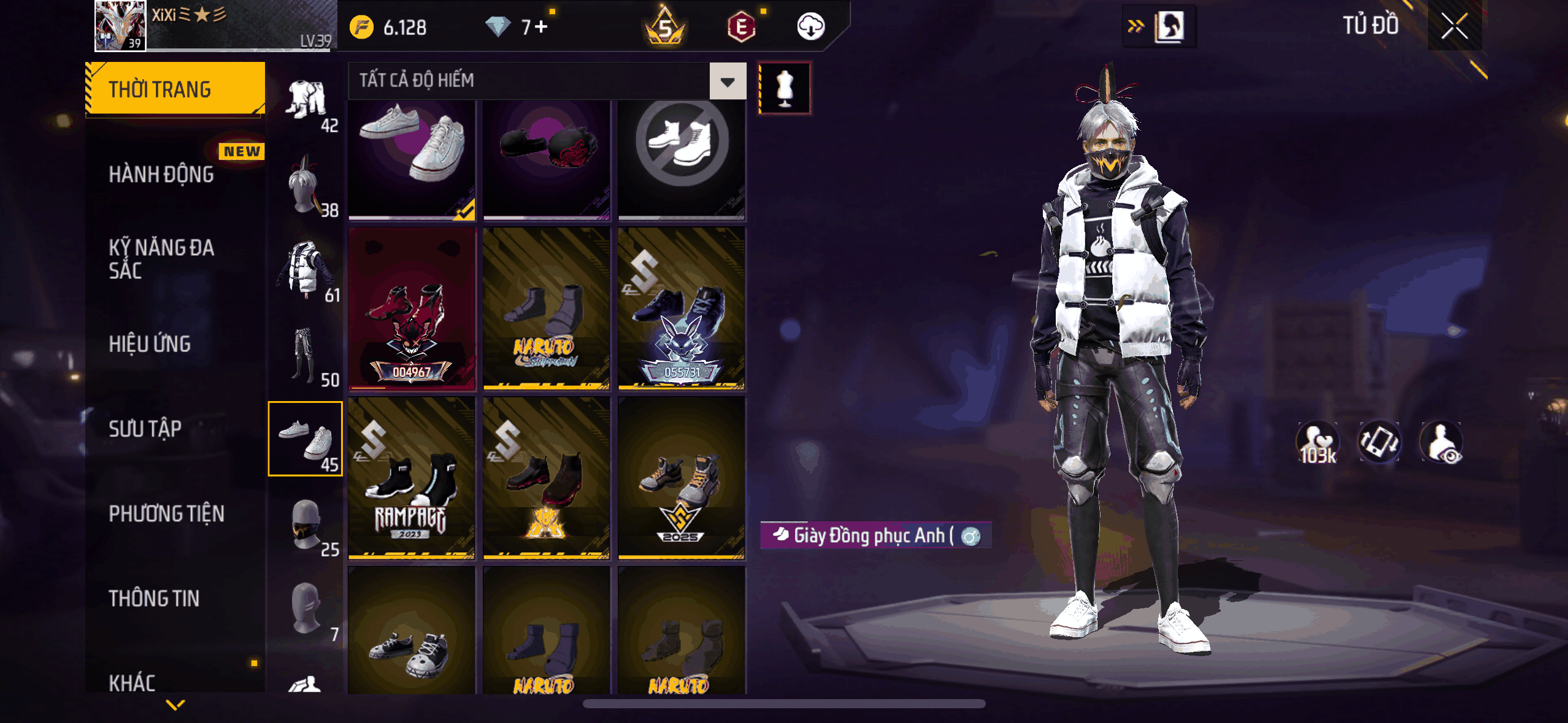Select the Rampage 2023 black boots
Viewport: 1568px width, 723px height.
[412, 478]
